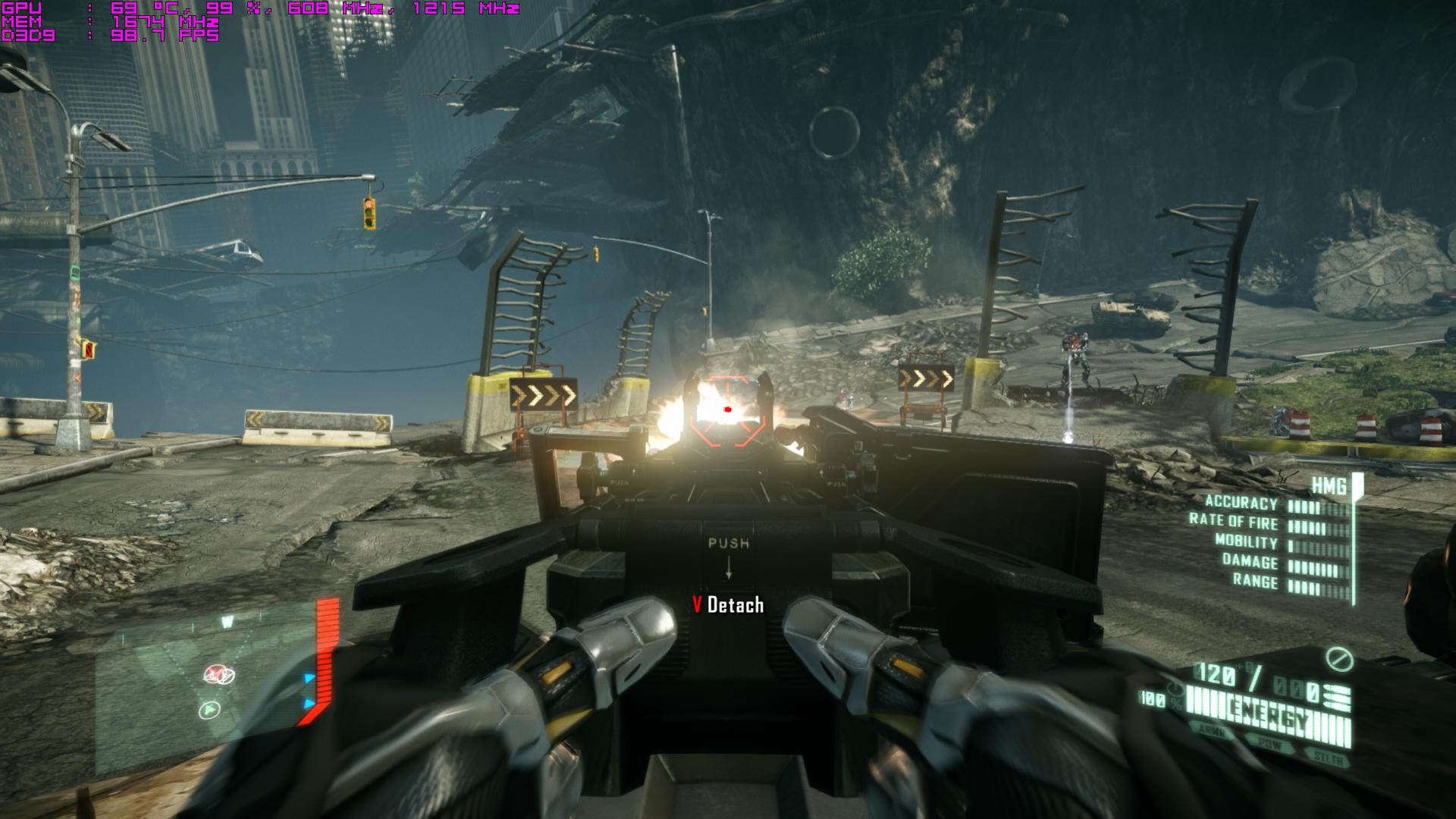
Task: Click the circle-slash grenade indicator icon
Action: point(1339,659)
